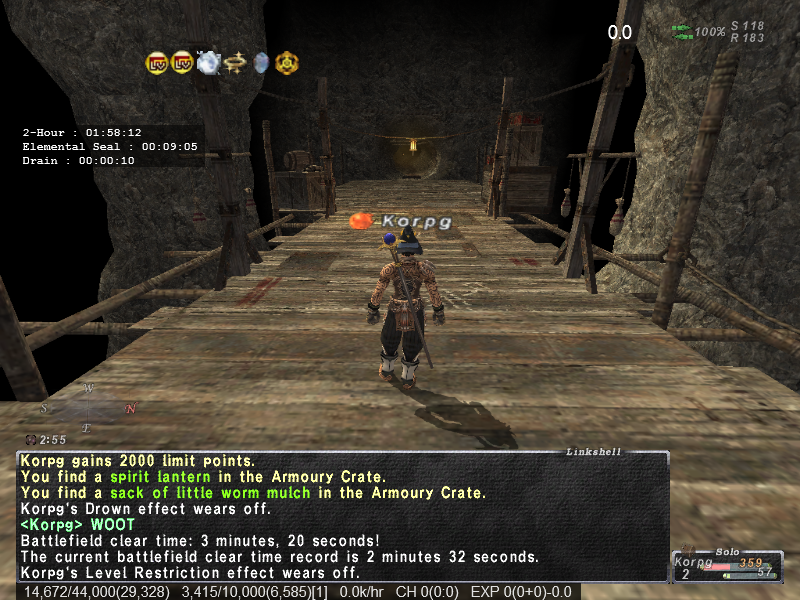Click the golden halo sparkle status icon

tap(236, 63)
